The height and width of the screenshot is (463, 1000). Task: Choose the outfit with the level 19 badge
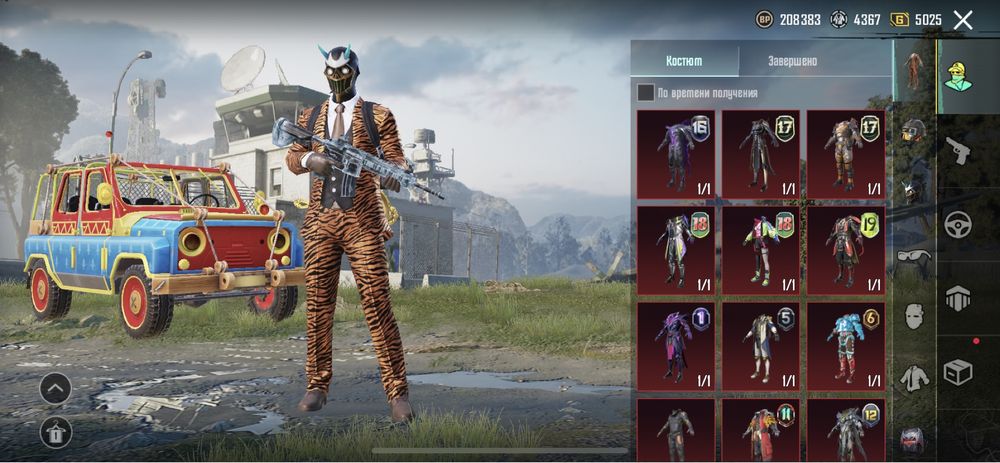[x=845, y=249]
